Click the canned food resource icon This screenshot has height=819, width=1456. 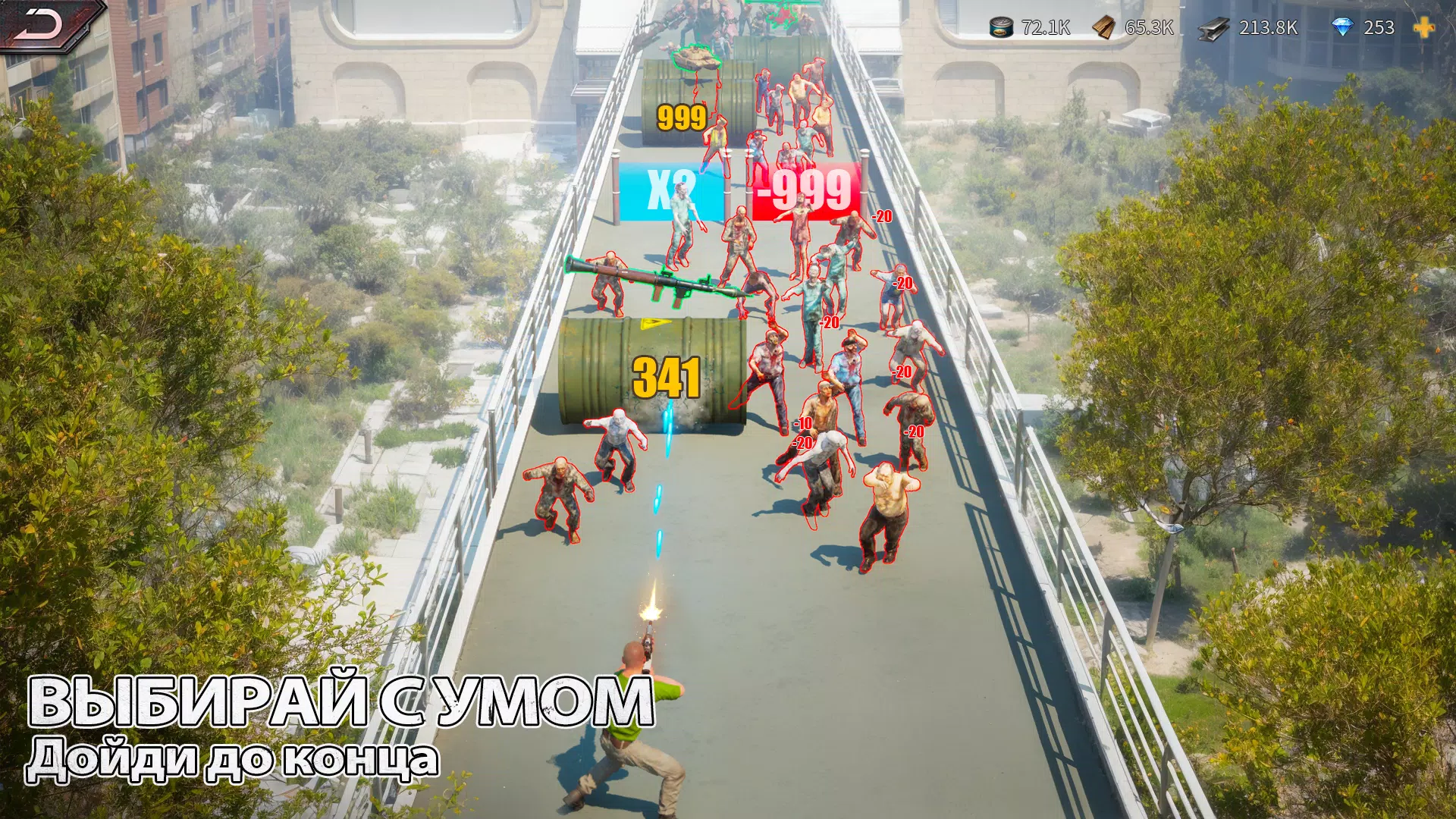(x=1001, y=27)
